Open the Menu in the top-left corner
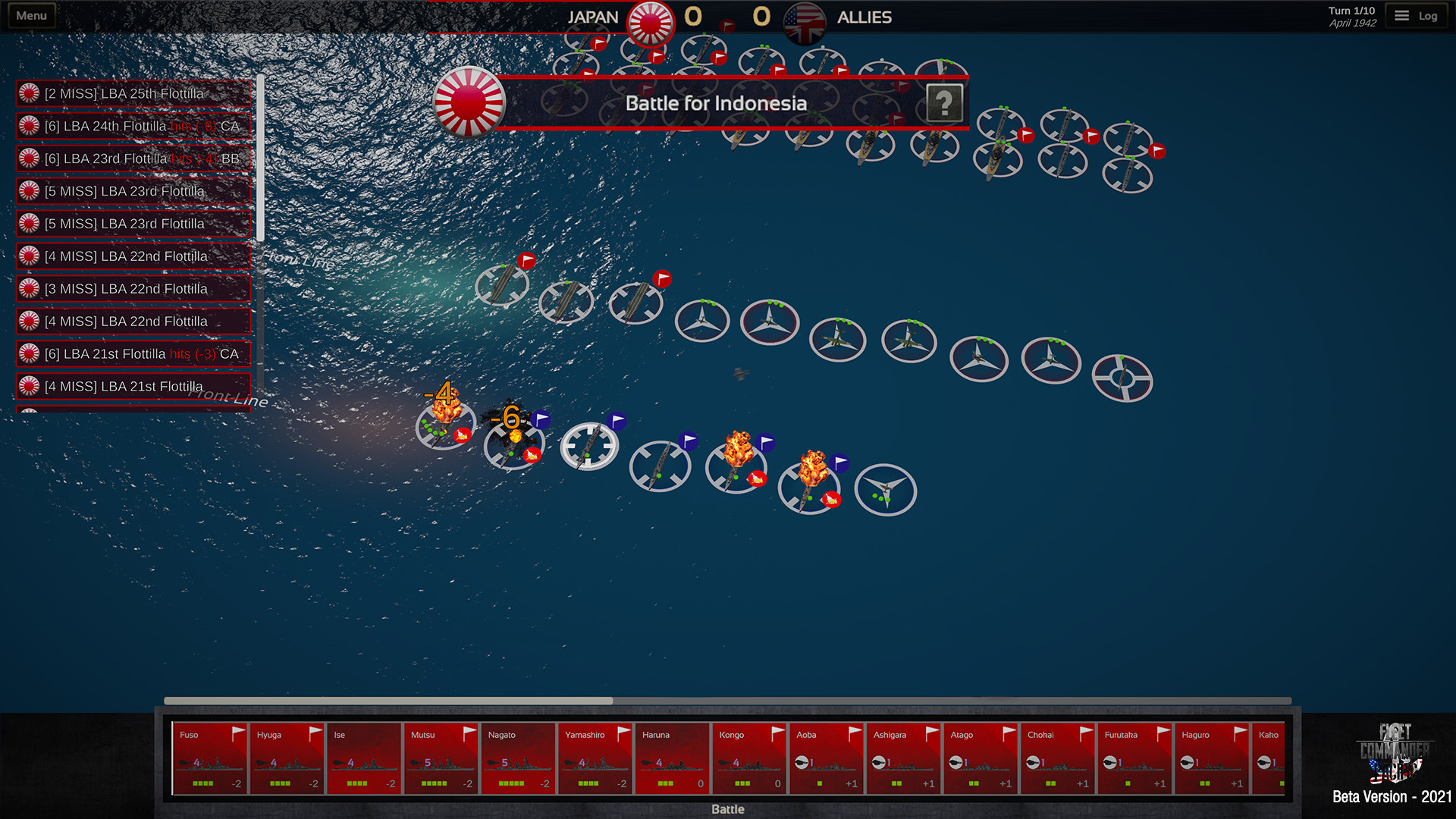The width and height of the screenshot is (1456, 819). 30,14
